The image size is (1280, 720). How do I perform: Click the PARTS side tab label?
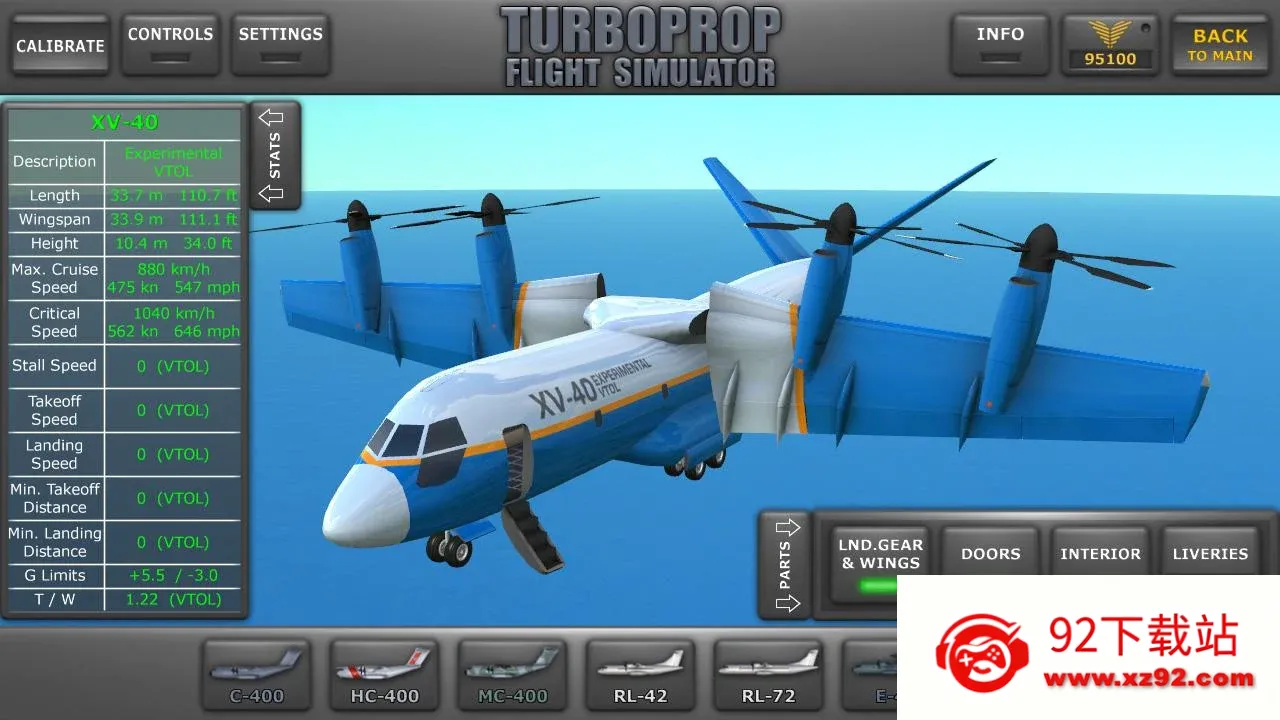pos(786,565)
